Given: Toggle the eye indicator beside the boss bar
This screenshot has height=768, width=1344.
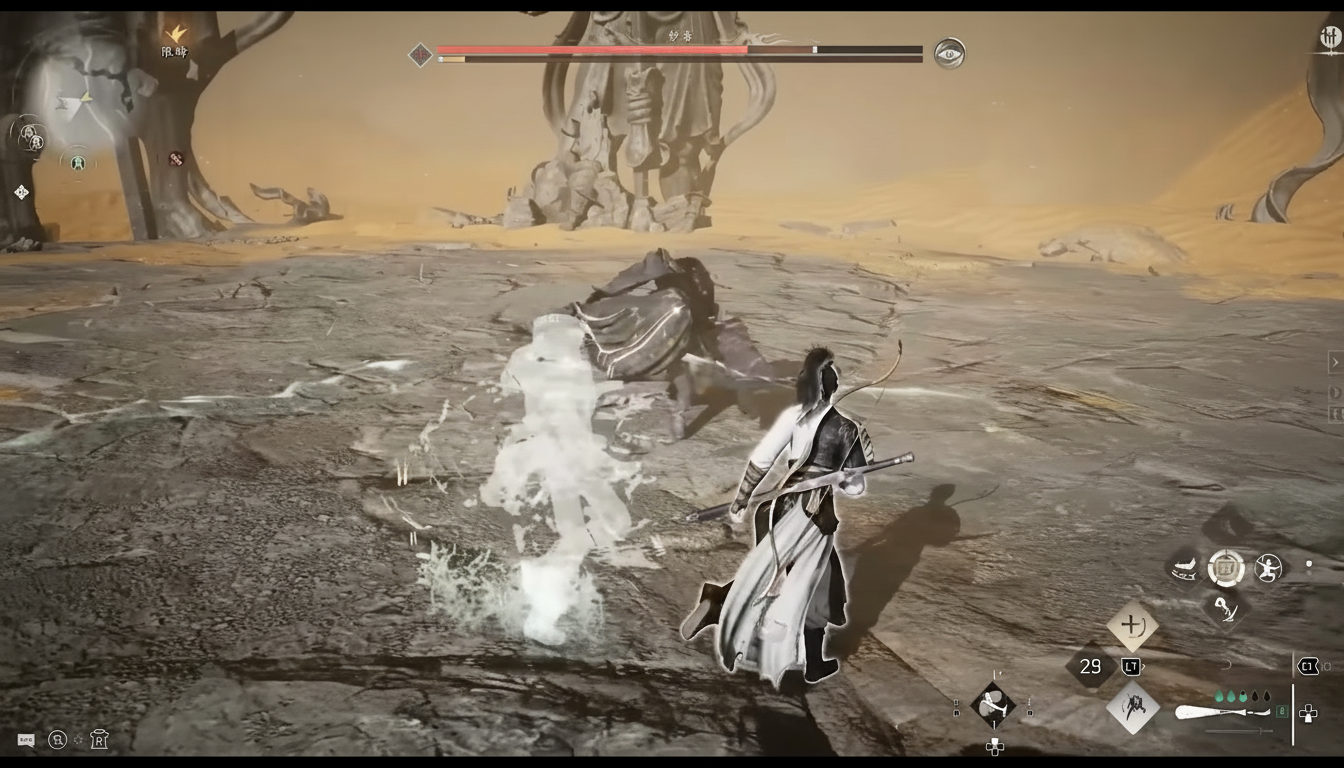Looking at the screenshot, I should (x=949, y=54).
